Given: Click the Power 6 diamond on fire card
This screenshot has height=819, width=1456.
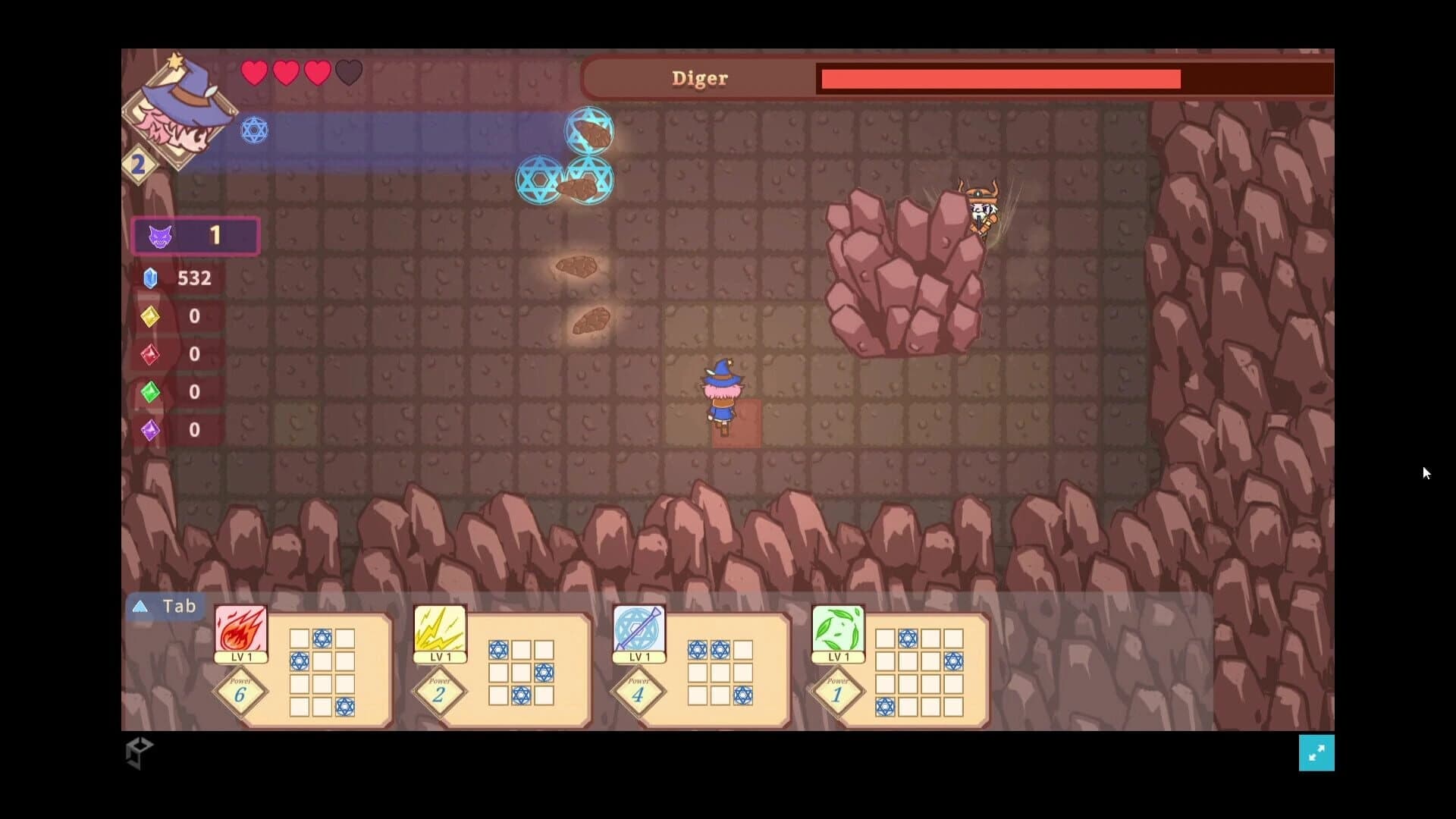Looking at the screenshot, I should [x=241, y=692].
